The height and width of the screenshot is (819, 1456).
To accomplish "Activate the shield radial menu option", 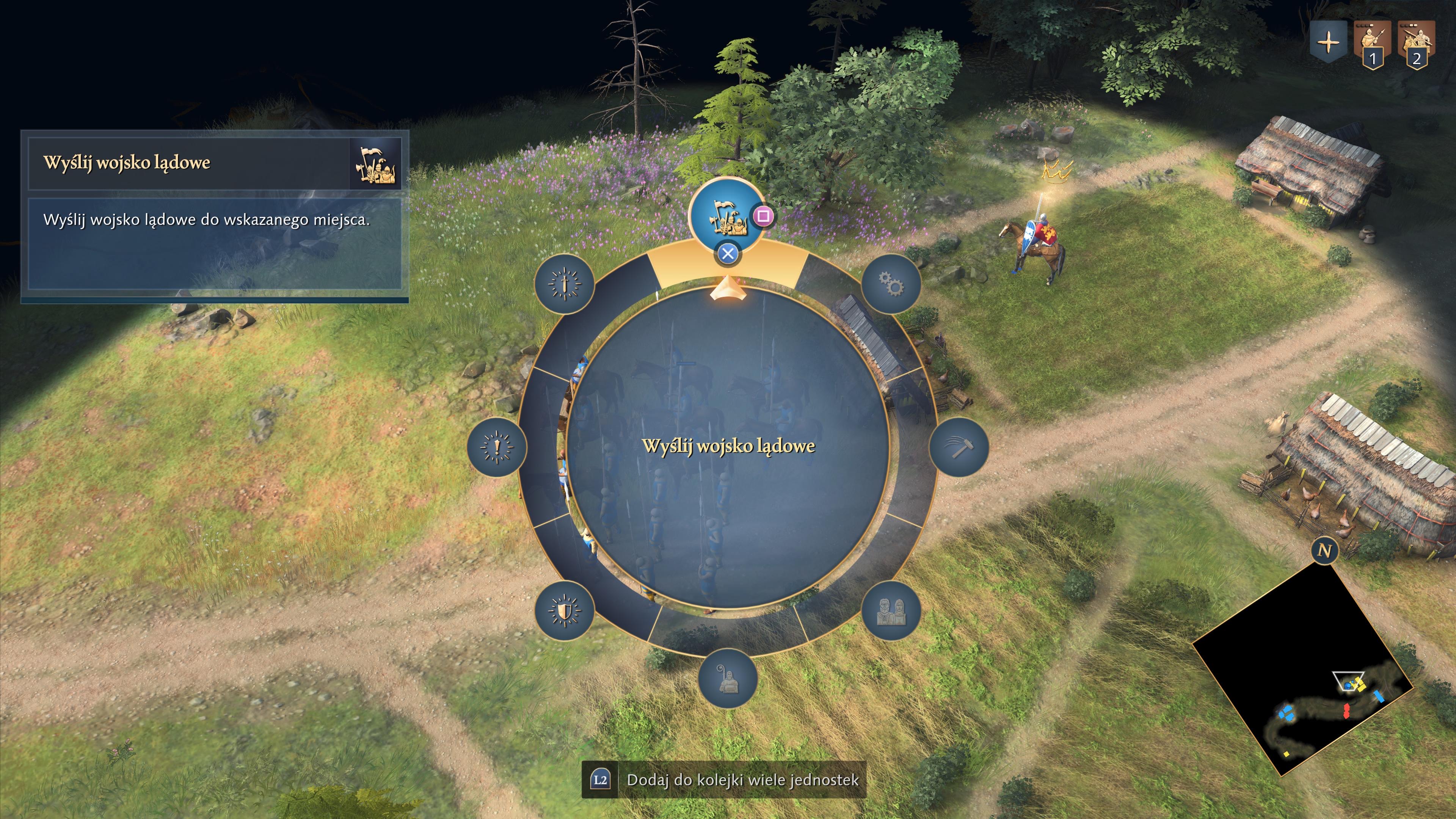I will point(564,610).
